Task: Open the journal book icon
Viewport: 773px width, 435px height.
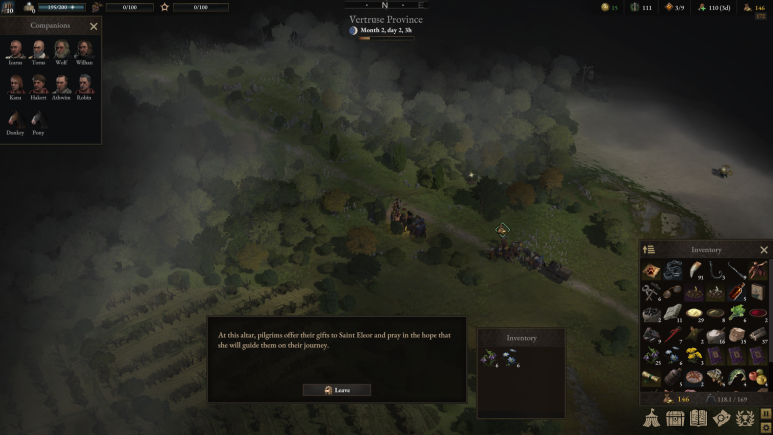Action: [699, 418]
